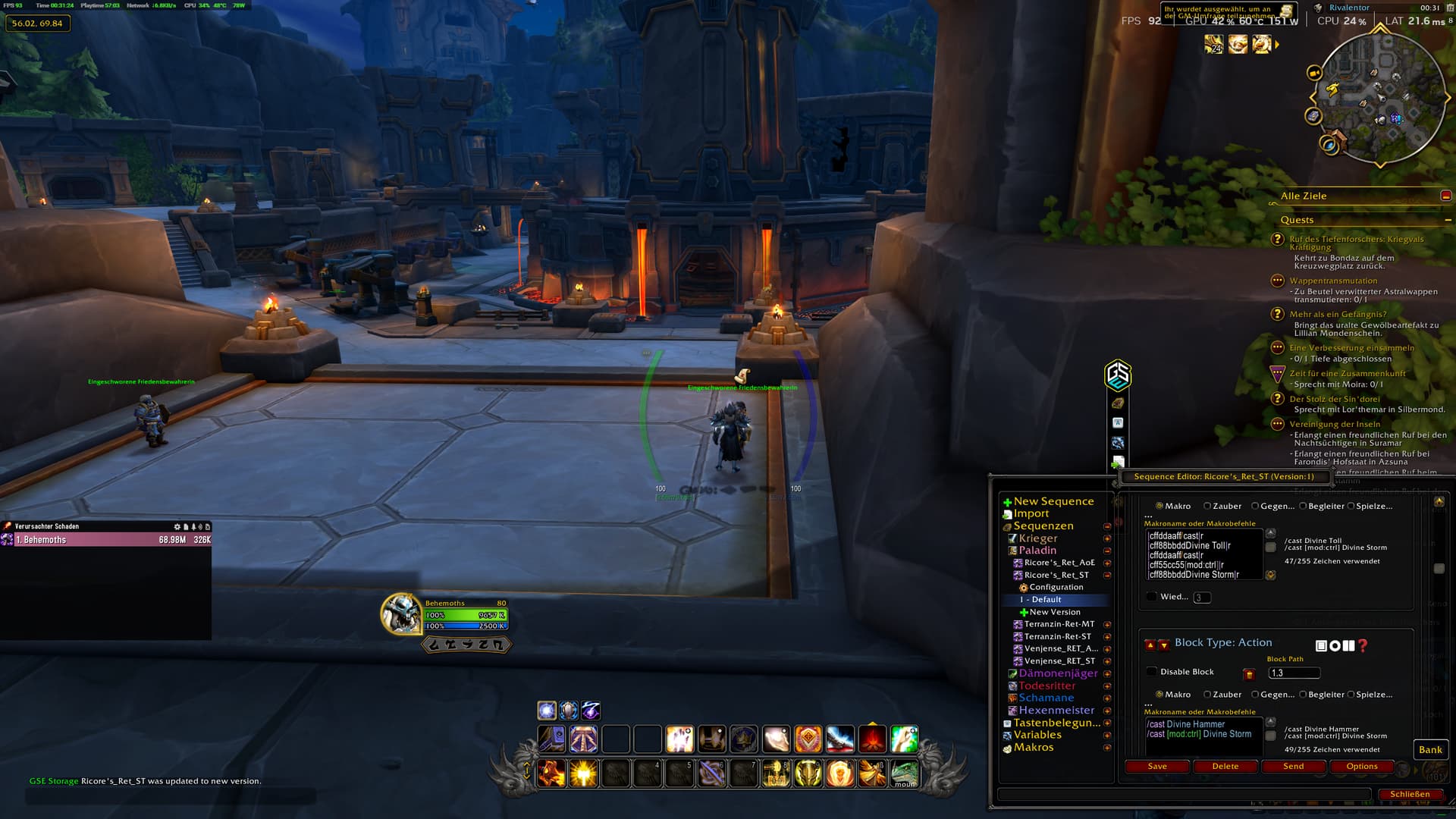Create a New Sequence
The width and height of the screenshot is (1456, 819).
click(x=1053, y=501)
